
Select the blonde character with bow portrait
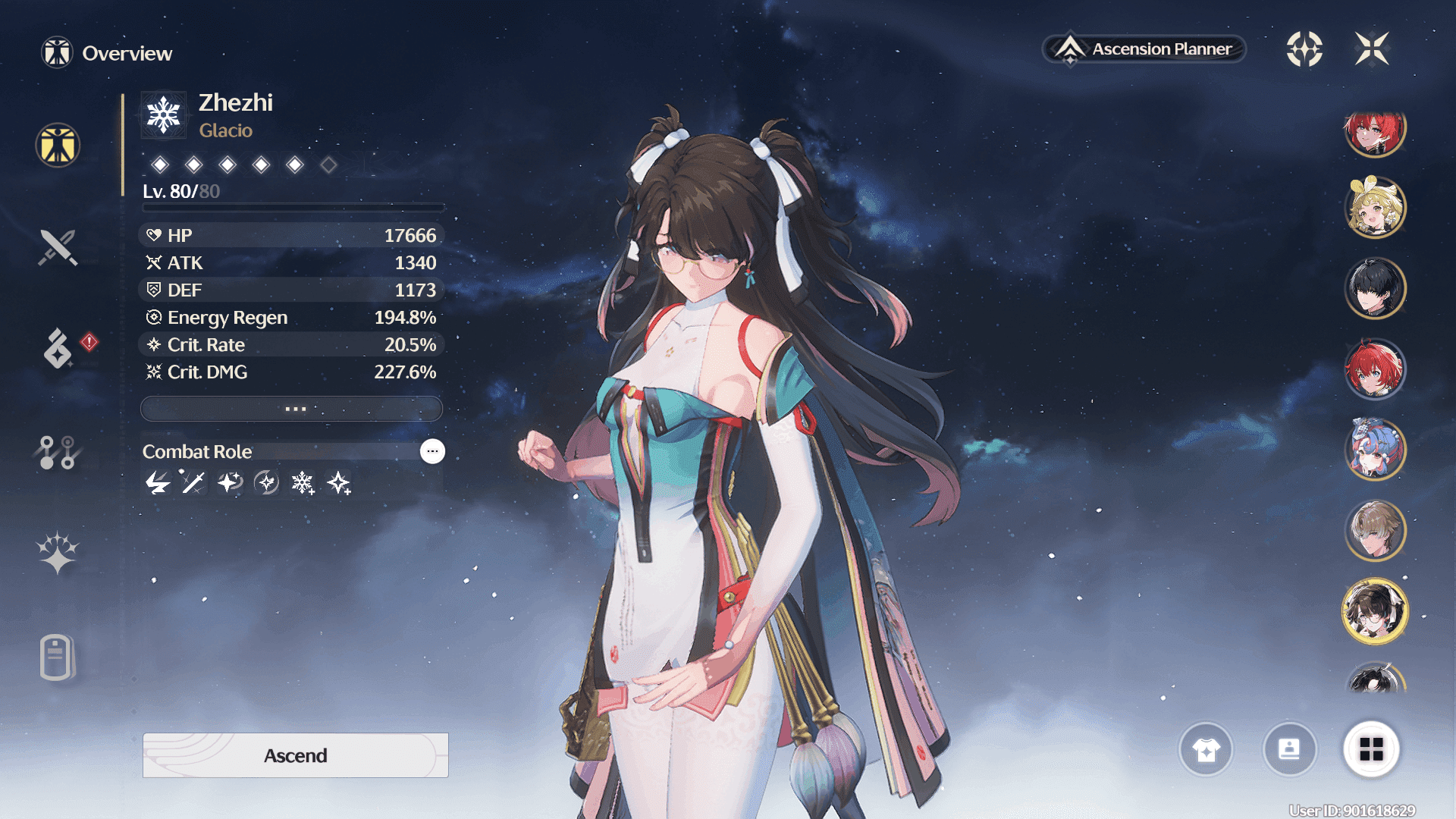coord(1374,207)
